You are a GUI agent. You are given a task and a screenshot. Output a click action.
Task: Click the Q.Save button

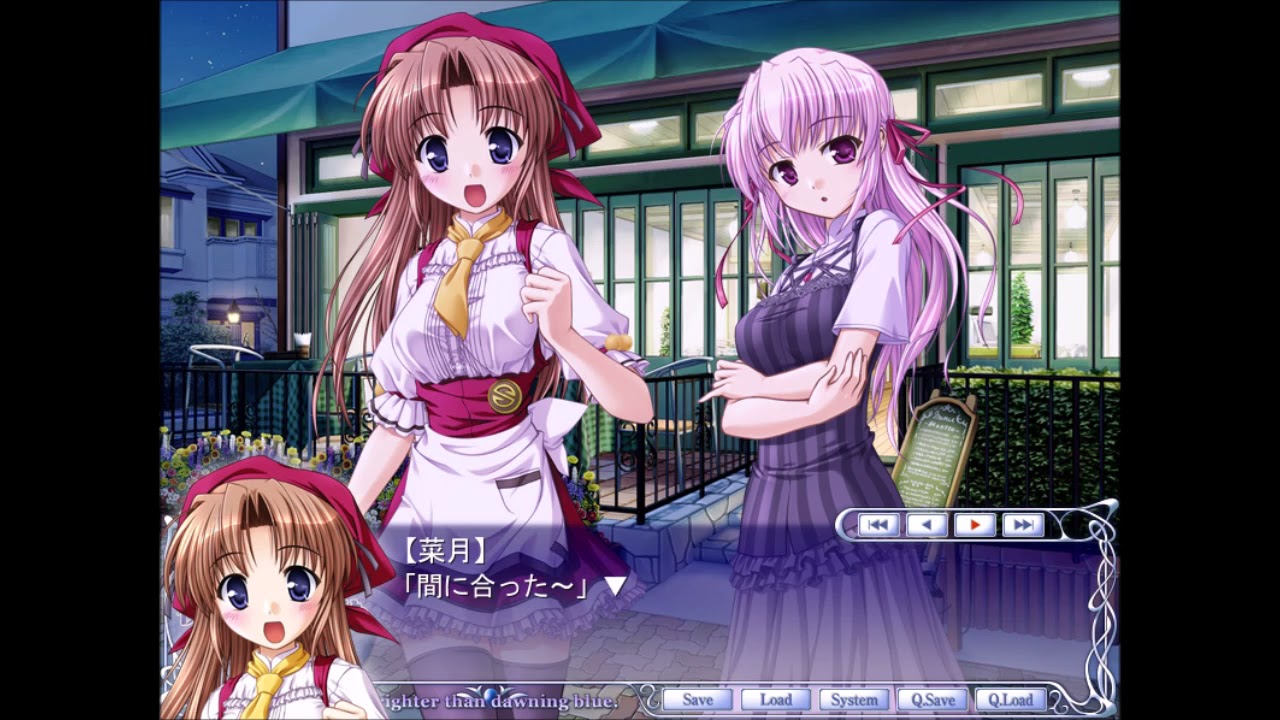click(x=932, y=700)
